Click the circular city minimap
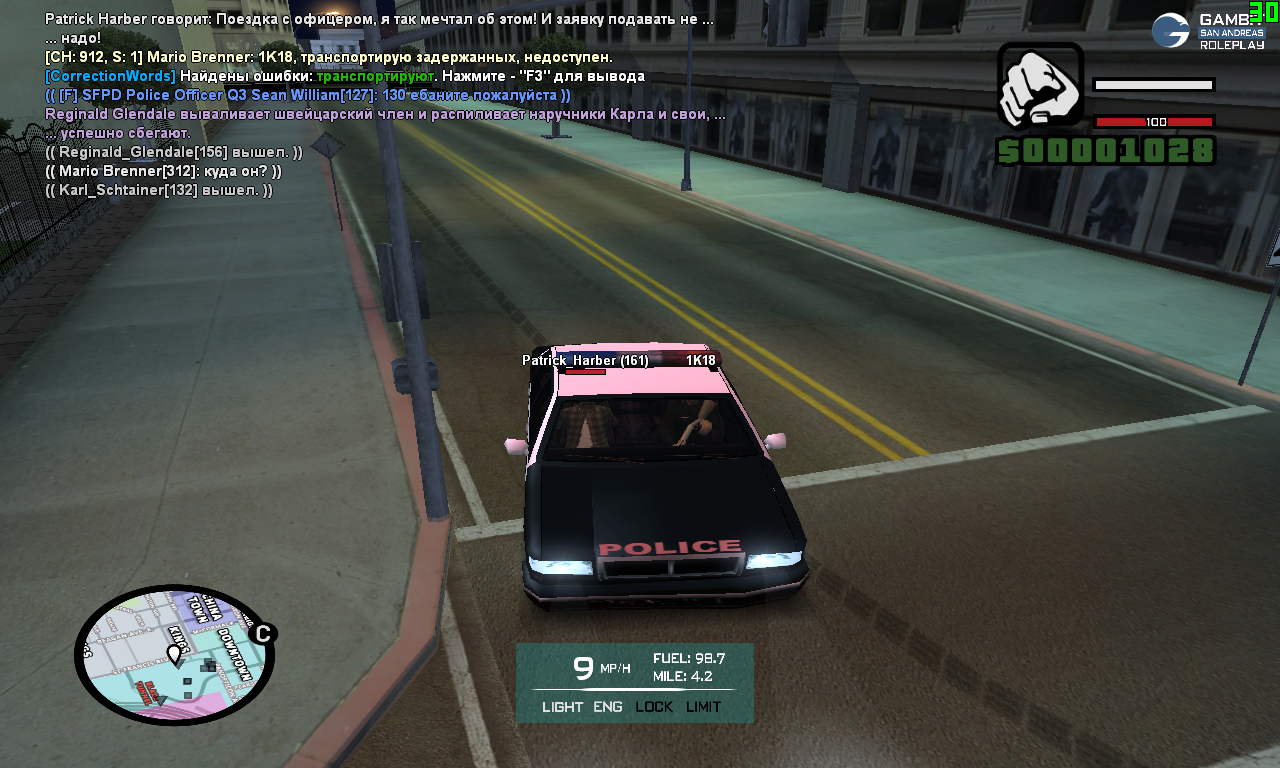Image resolution: width=1280 pixels, height=768 pixels. pyautogui.click(x=174, y=655)
